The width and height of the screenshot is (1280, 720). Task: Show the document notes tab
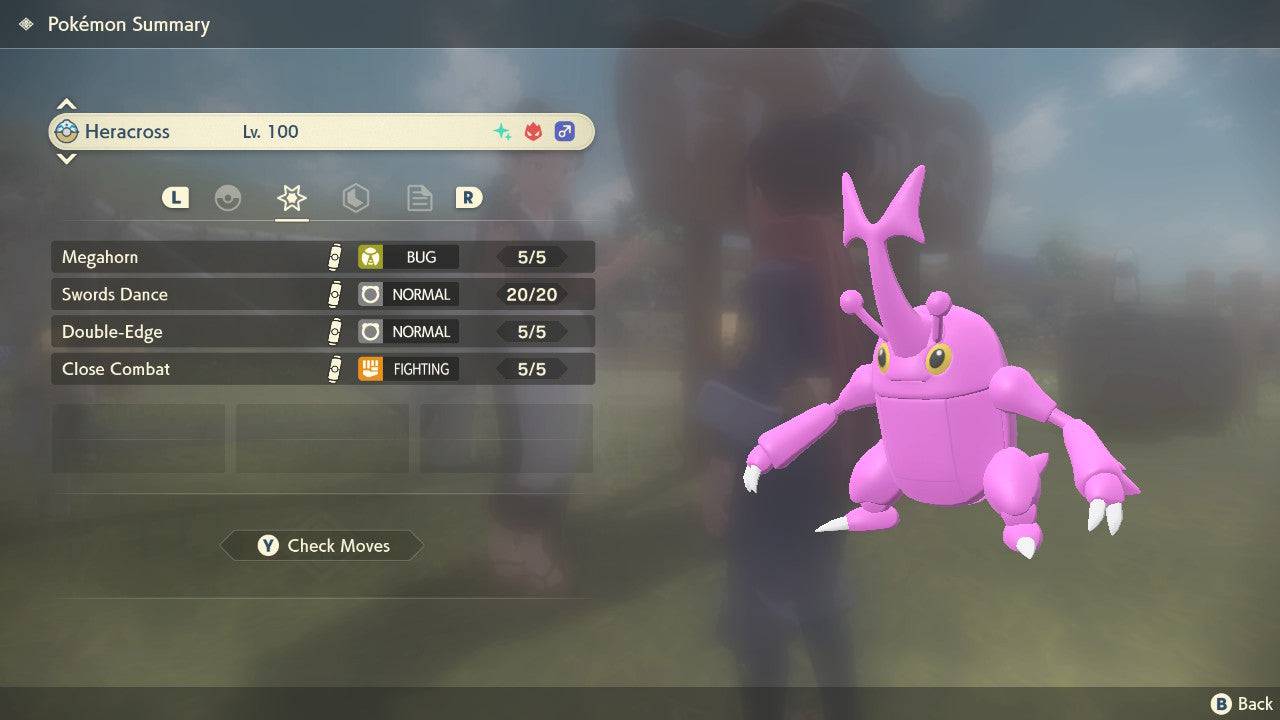(x=419, y=198)
